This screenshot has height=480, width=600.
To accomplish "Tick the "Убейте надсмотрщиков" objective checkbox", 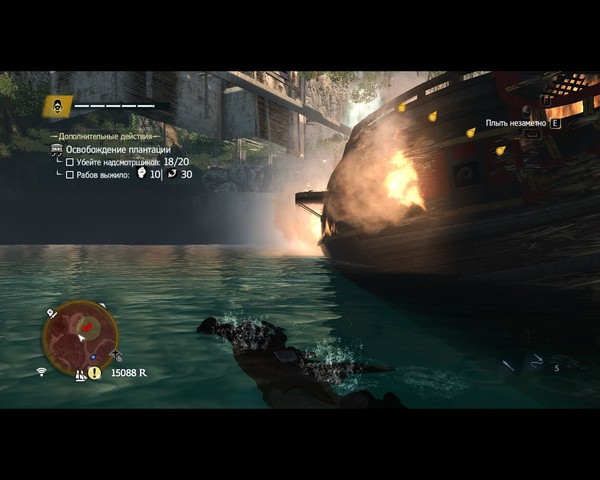I will [70, 162].
